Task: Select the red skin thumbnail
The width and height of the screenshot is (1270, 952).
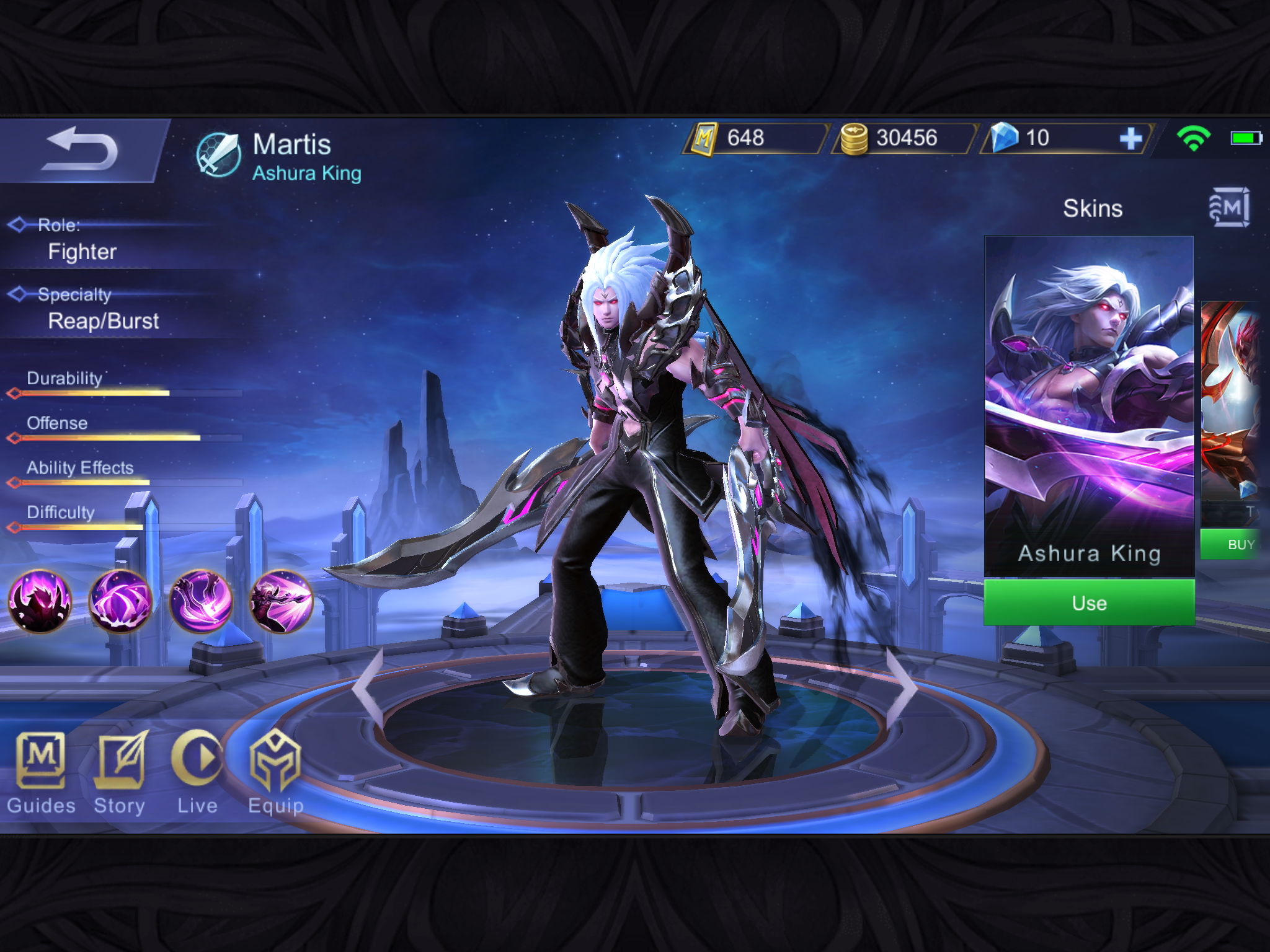Action: pyautogui.click(x=1232, y=403)
